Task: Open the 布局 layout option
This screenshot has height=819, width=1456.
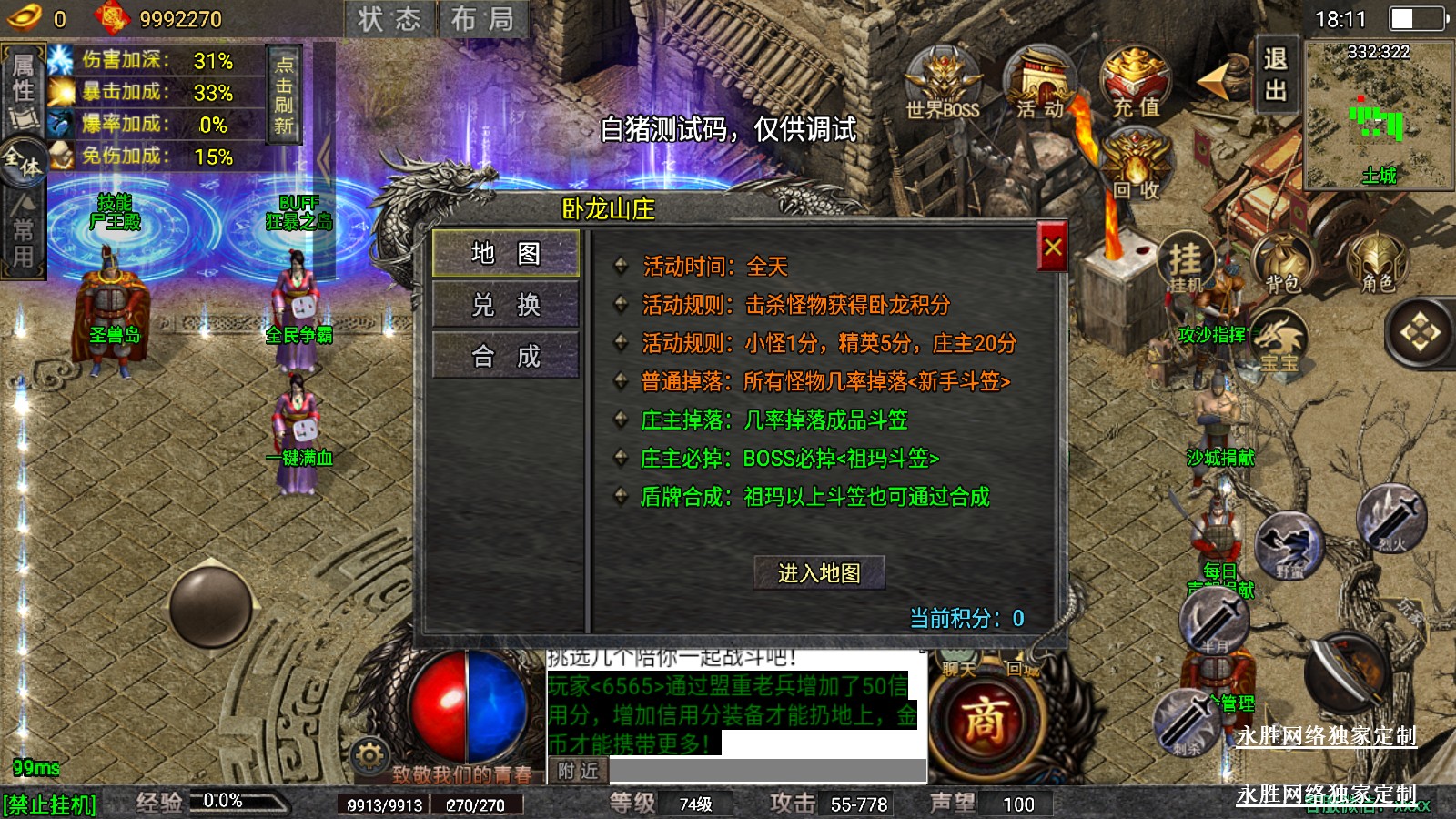Action: coord(482,19)
